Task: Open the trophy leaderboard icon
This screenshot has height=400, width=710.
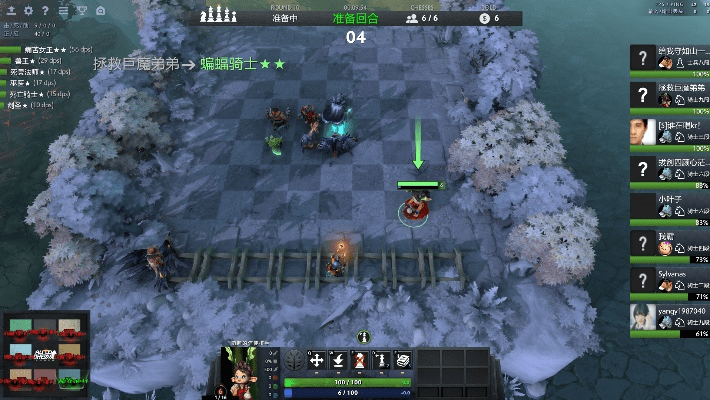Action: tap(81, 11)
